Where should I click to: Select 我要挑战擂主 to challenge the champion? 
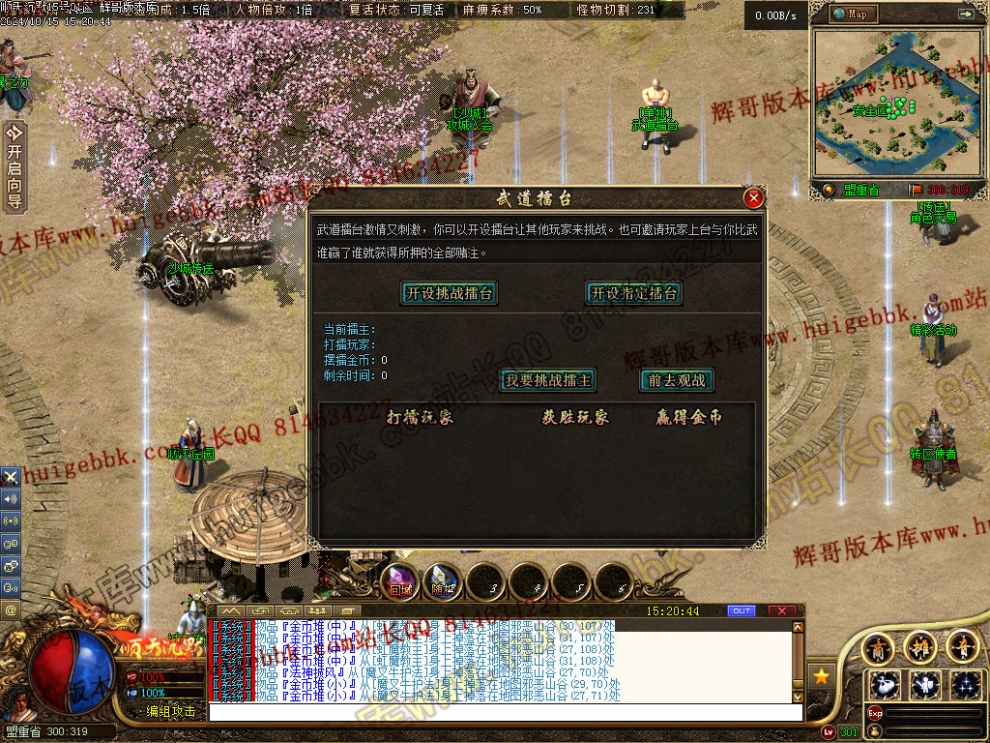click(547, 380)
